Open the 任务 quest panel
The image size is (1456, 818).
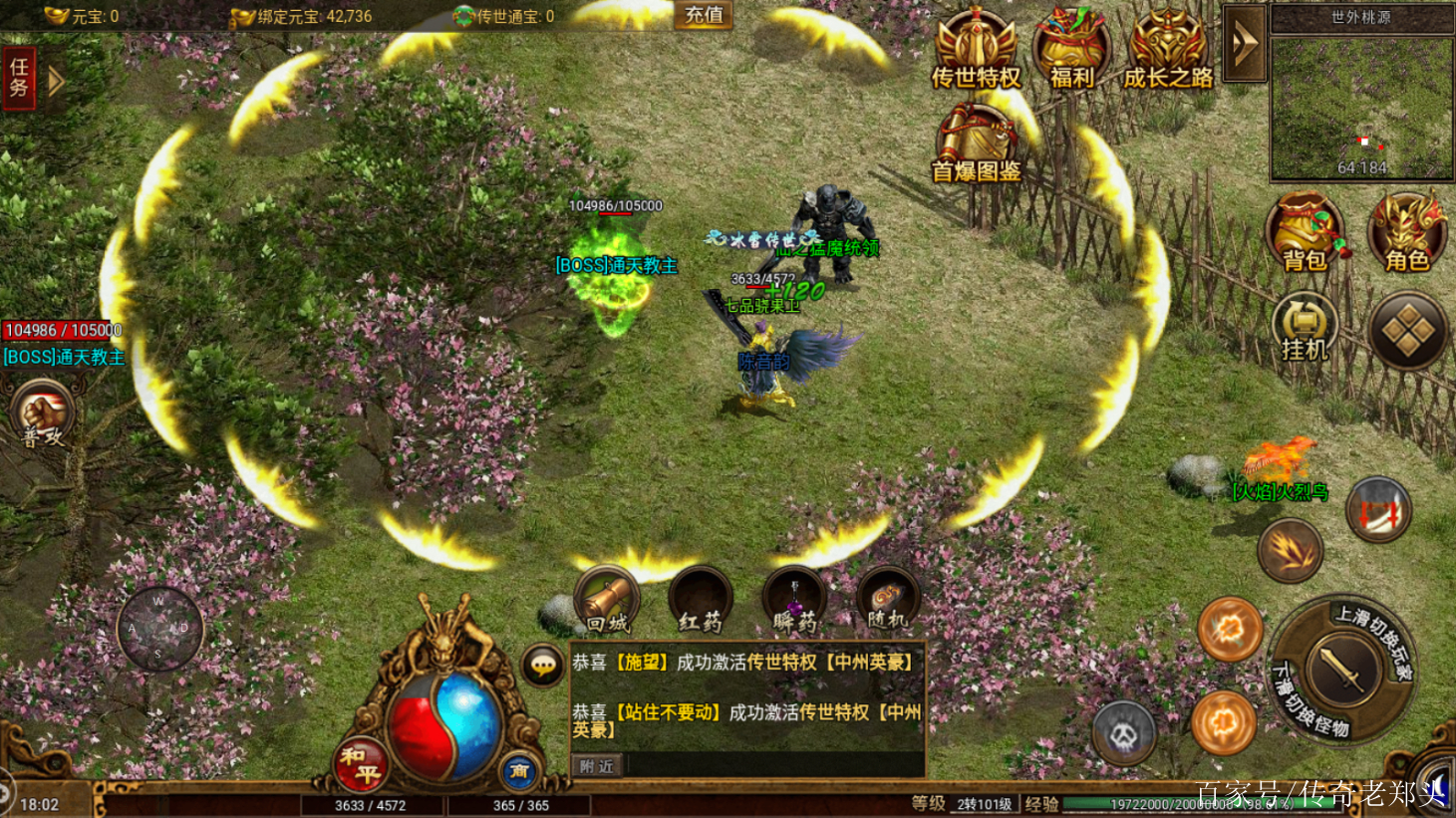[19, 78]
